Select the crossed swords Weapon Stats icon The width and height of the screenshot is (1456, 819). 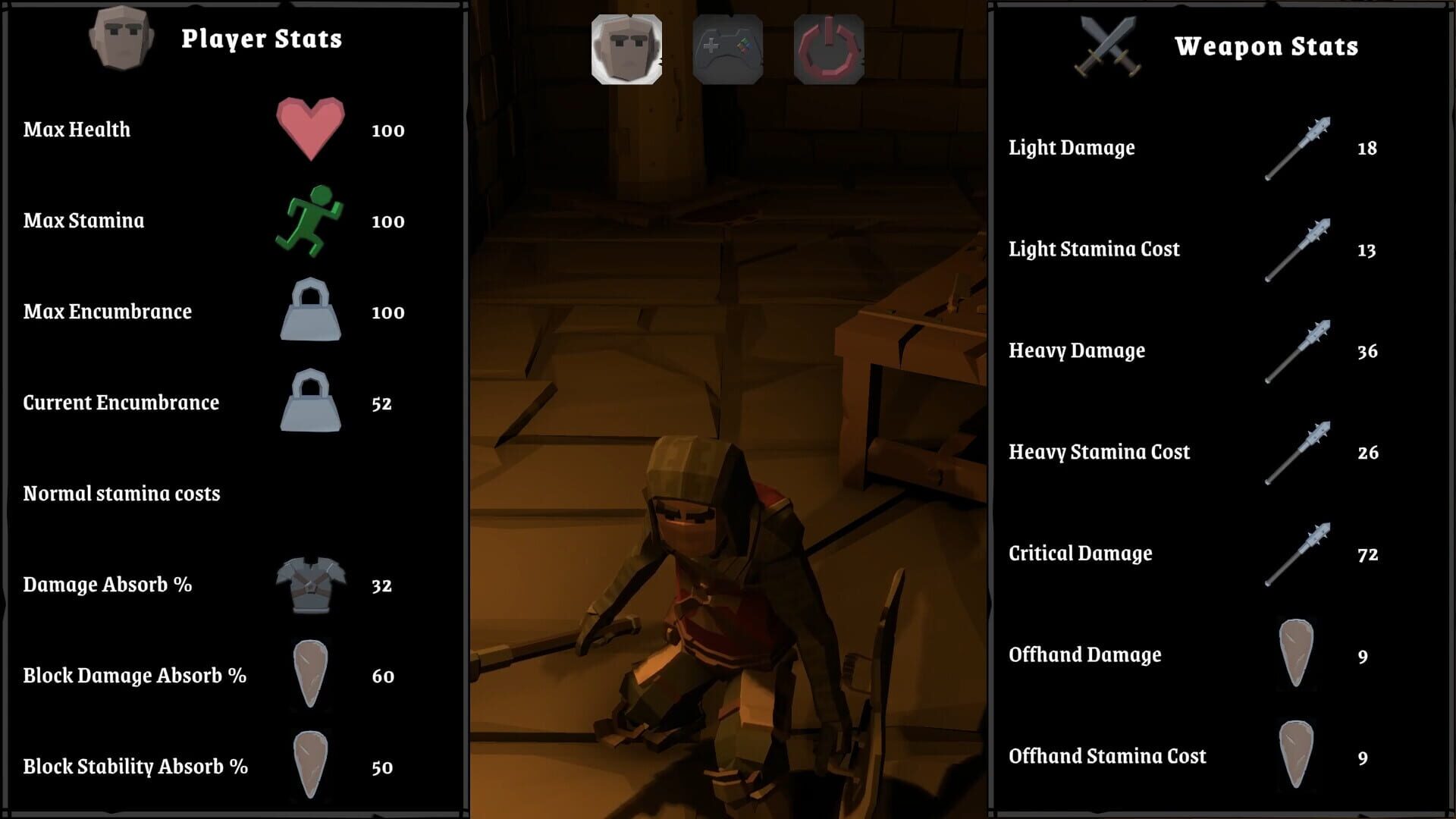point(1106,45)
